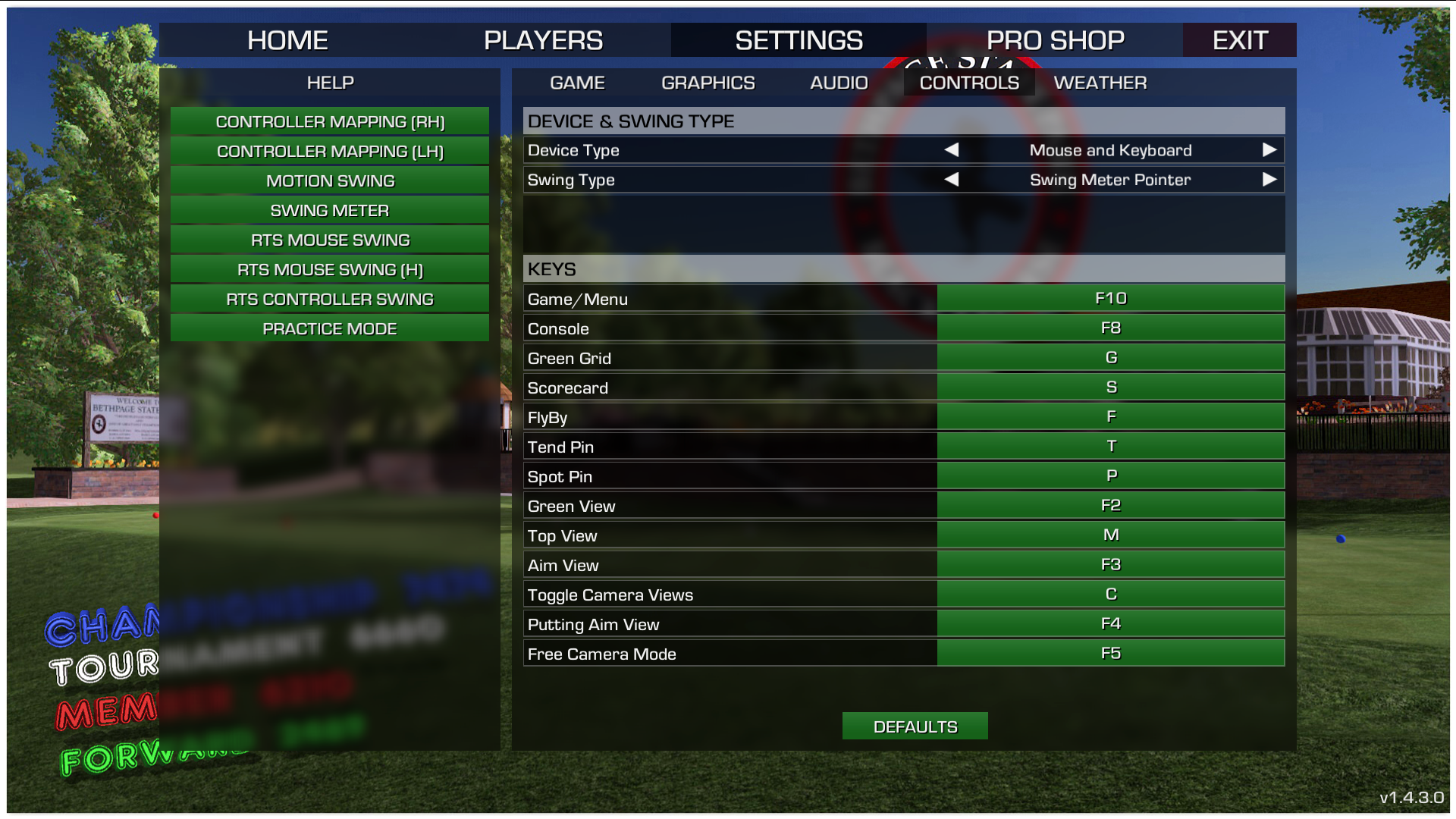Exit the game via Exit
Image resolution: width=1456 pixels, height=819 pixels.
[x=1240, y=40]
